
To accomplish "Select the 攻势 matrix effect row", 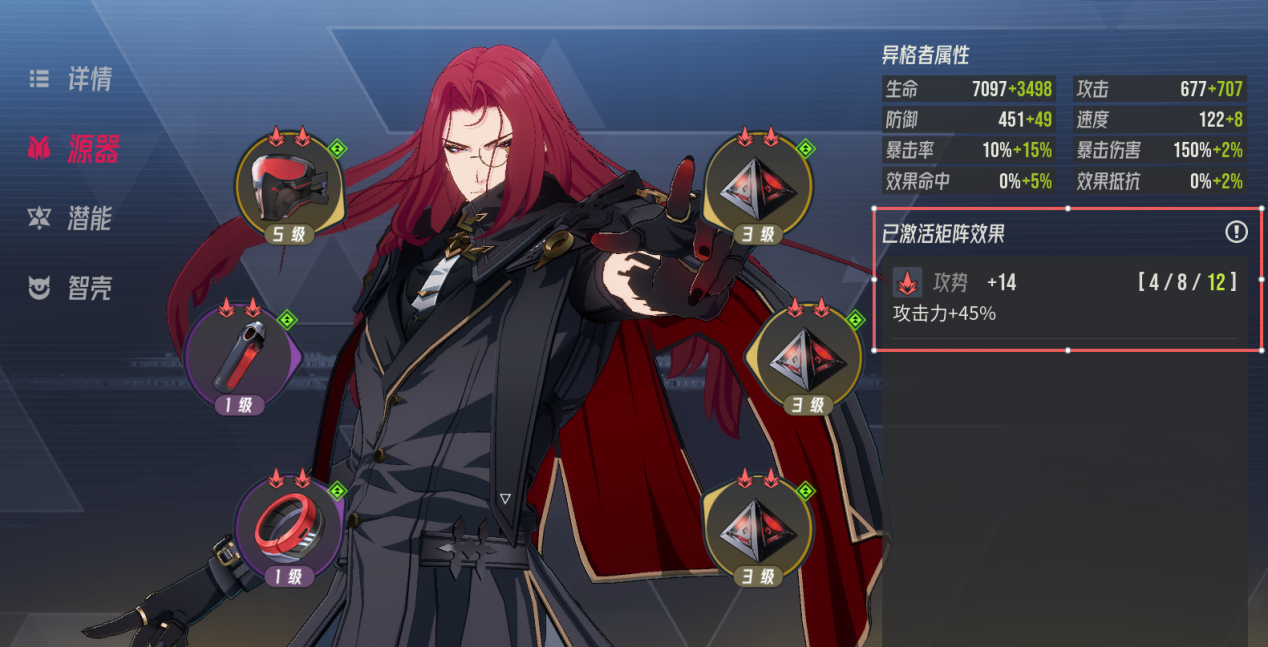I will [1066, 297].
